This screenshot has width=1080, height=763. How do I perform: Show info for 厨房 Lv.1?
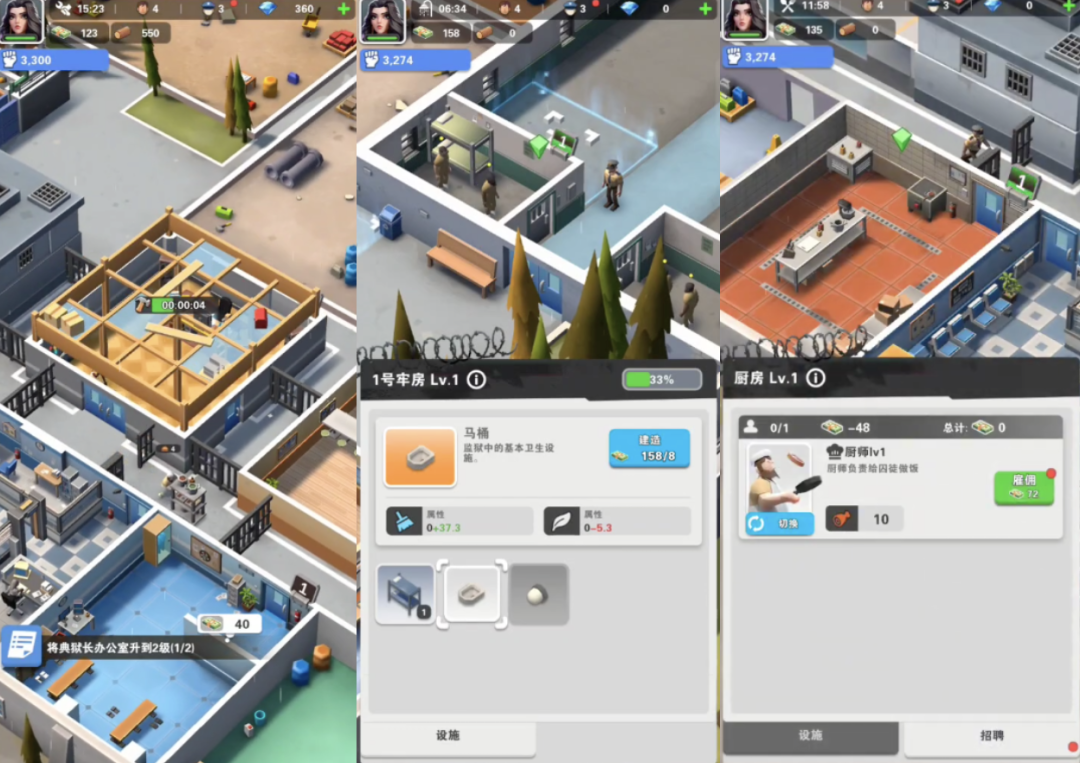[x=816, y=378]
